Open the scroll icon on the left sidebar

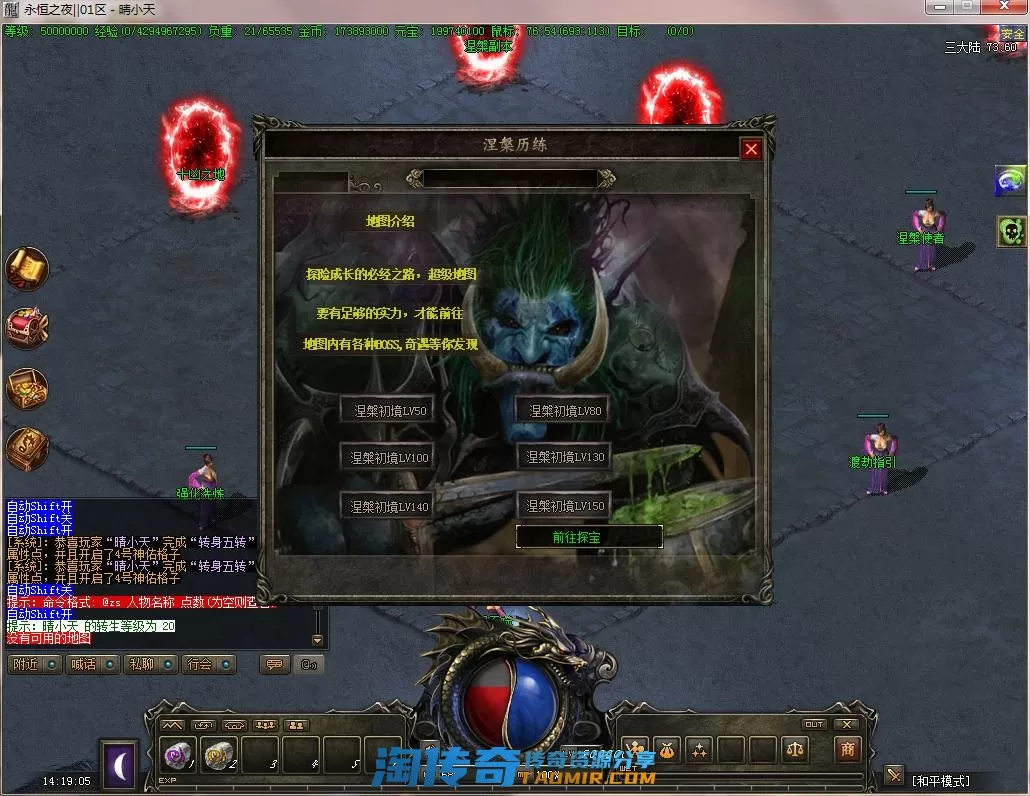[27, 268]
